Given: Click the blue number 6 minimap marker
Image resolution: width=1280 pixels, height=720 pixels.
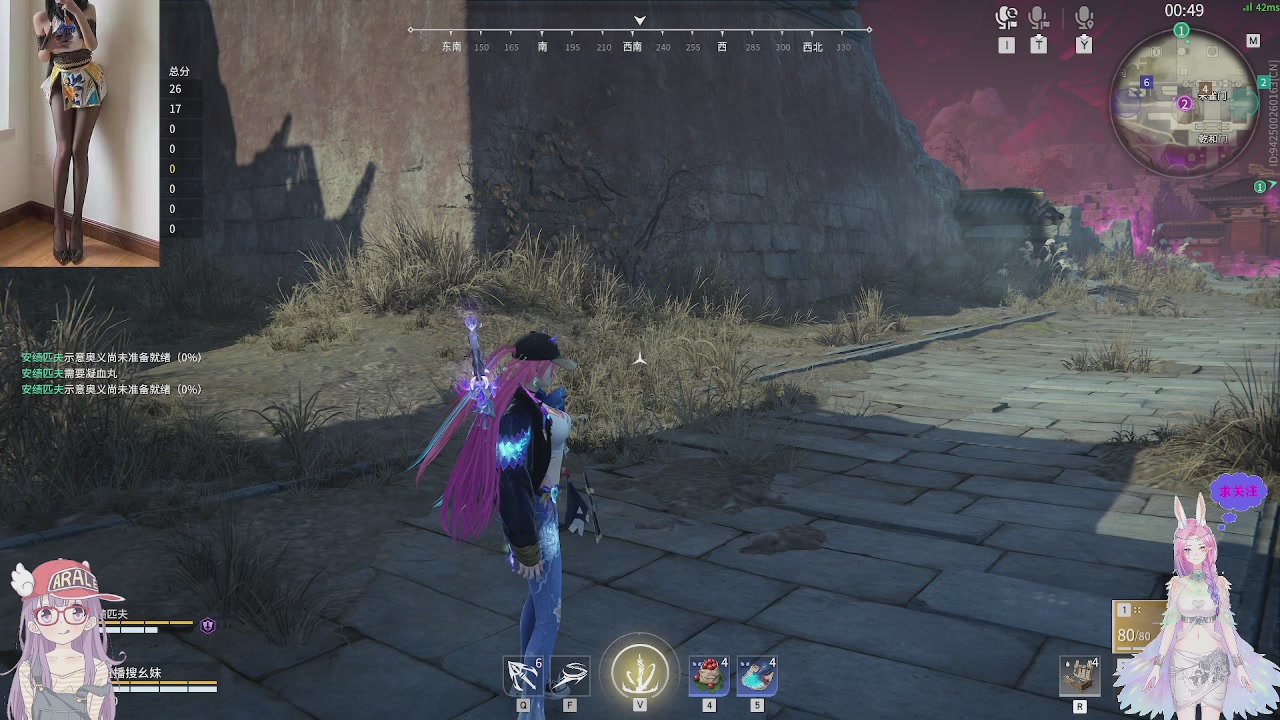Looking at the screenshot, I should [x=1146, y=82].
